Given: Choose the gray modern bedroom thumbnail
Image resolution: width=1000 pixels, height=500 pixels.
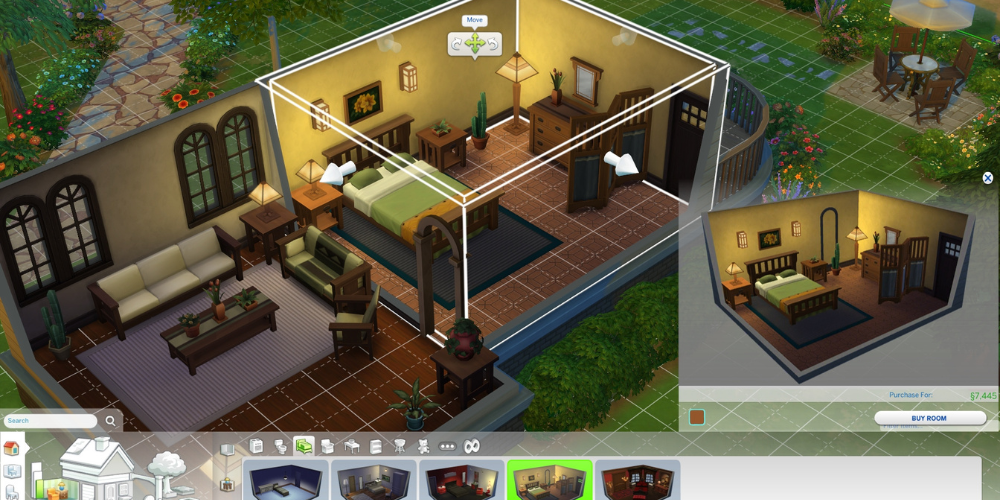Looking at the screenshot, I should coord(374,480).
